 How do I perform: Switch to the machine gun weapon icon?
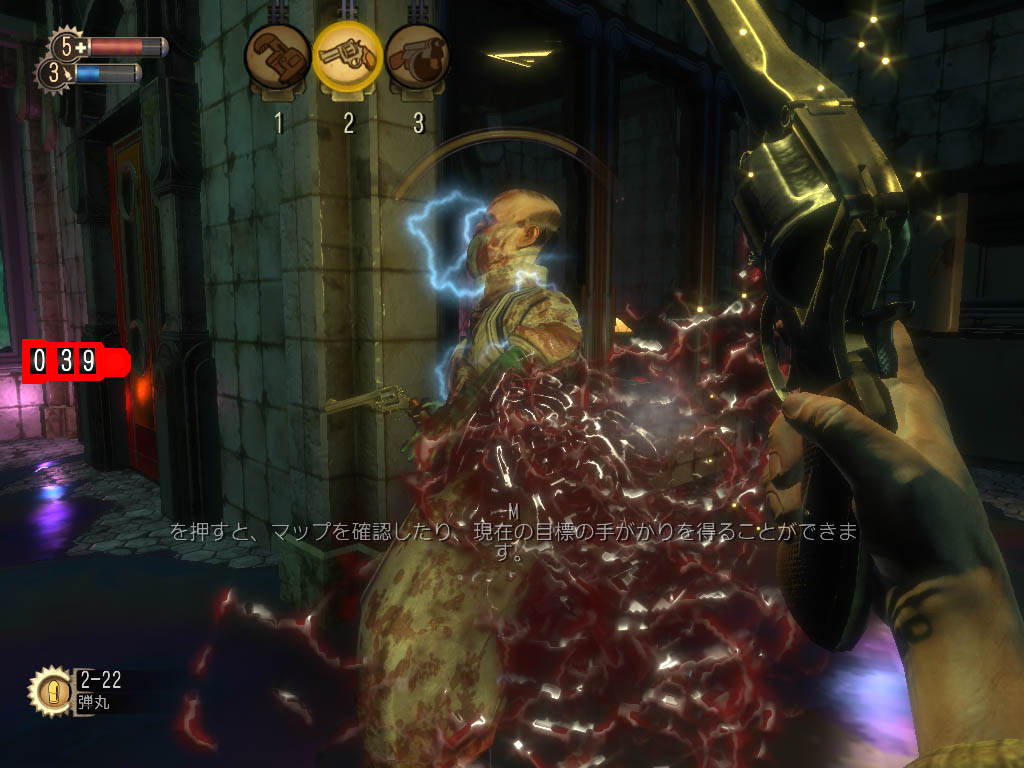(x=417, y=57)
